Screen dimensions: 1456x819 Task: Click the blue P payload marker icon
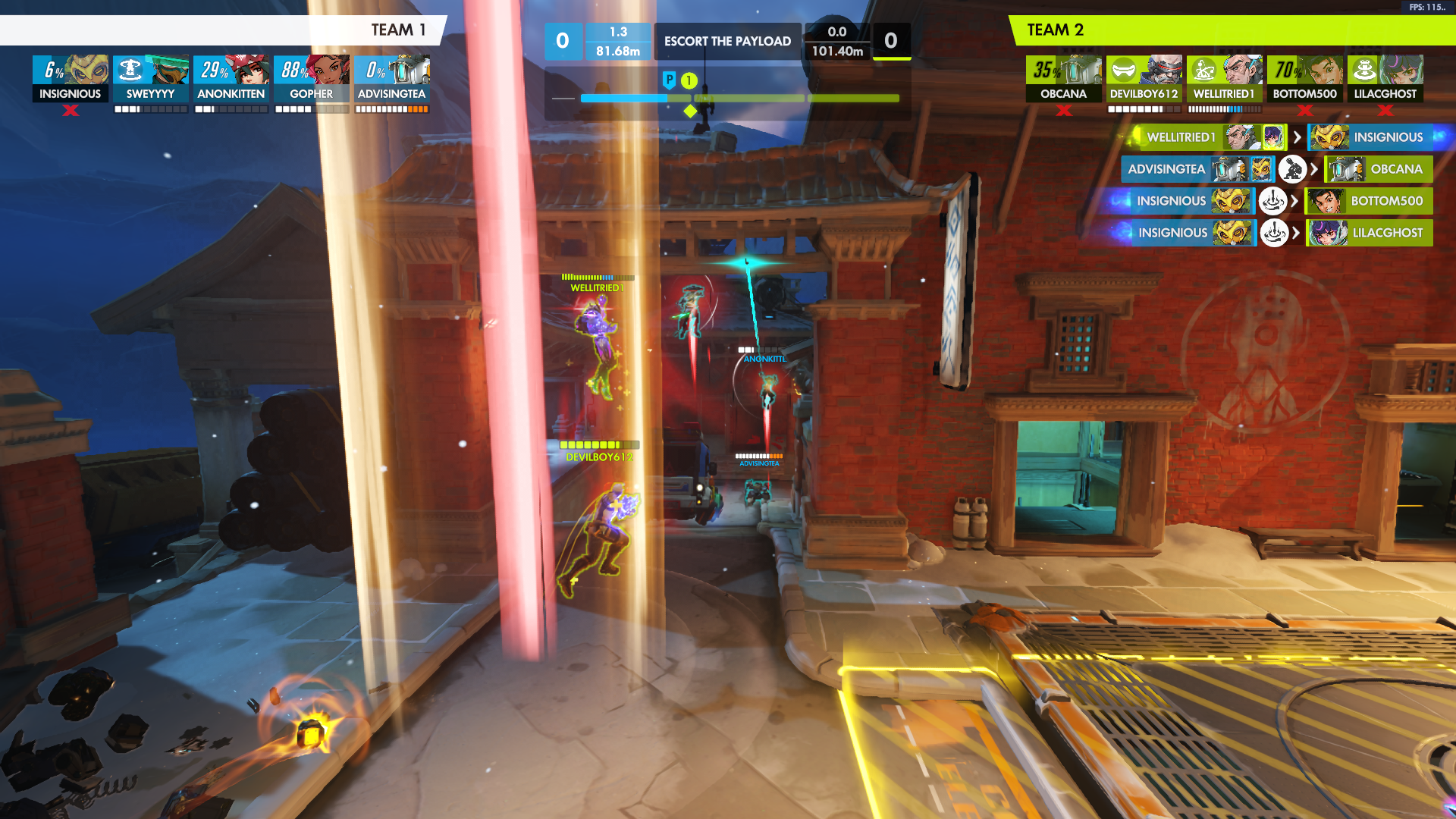[670, 79]
